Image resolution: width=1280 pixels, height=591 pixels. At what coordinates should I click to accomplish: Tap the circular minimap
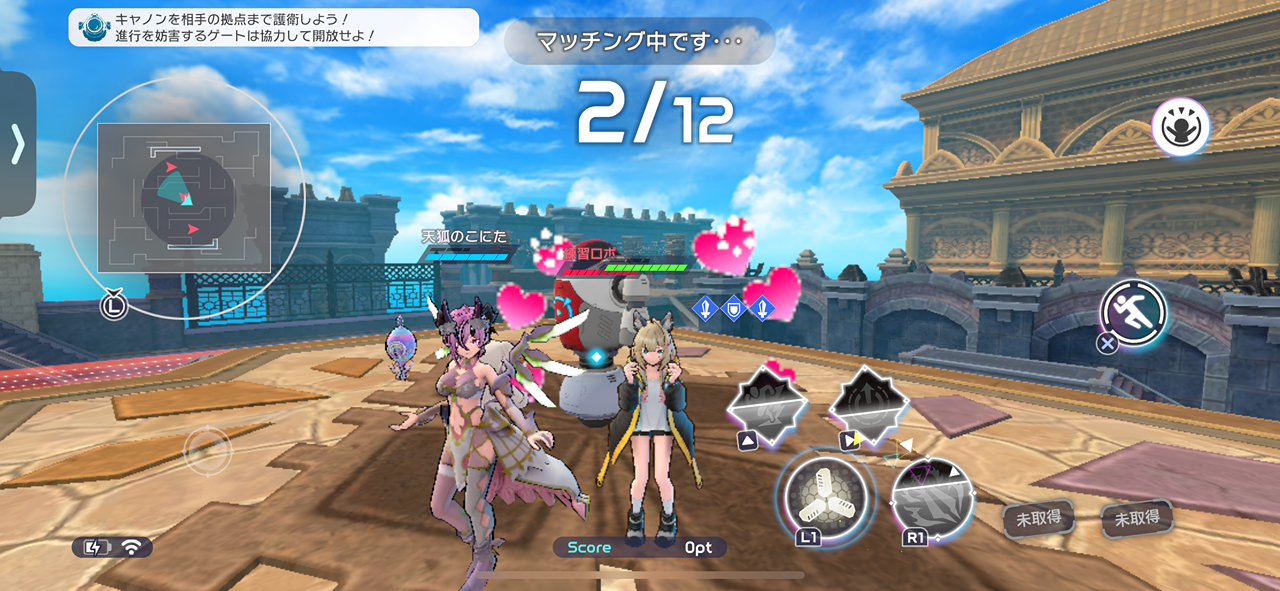click(184, 199)
